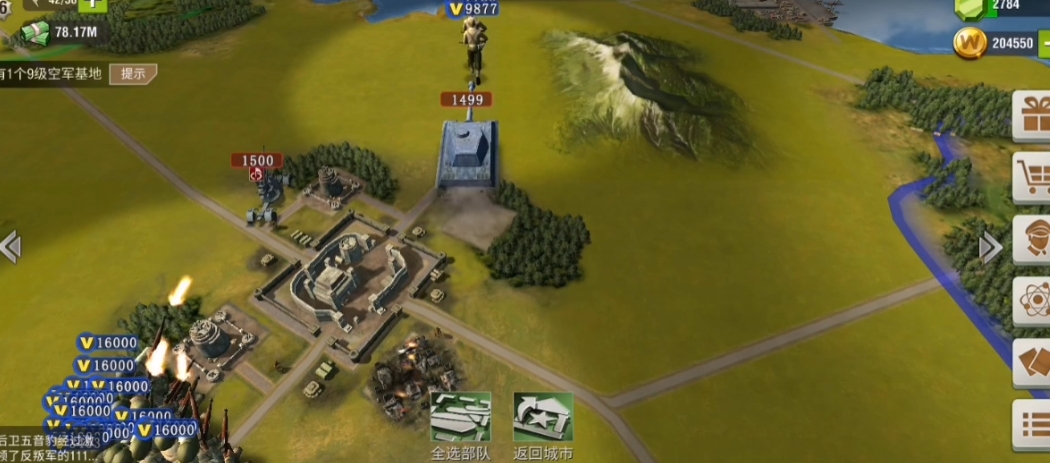Collapse the right side menu arrow
The width and height of the screenshot is (1050, 463).
click(989, 248)
